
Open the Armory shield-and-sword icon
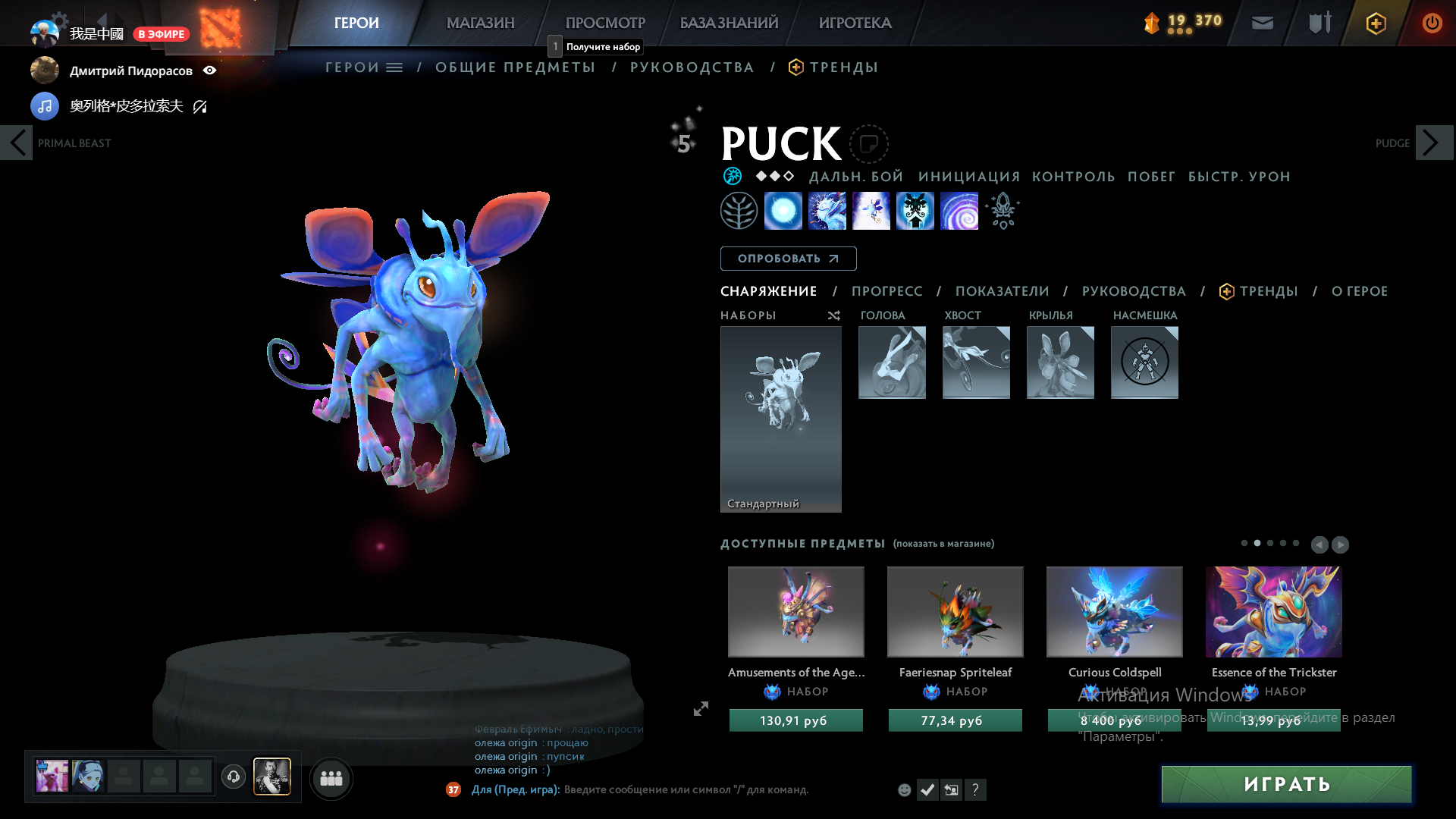click(1318, 23)
